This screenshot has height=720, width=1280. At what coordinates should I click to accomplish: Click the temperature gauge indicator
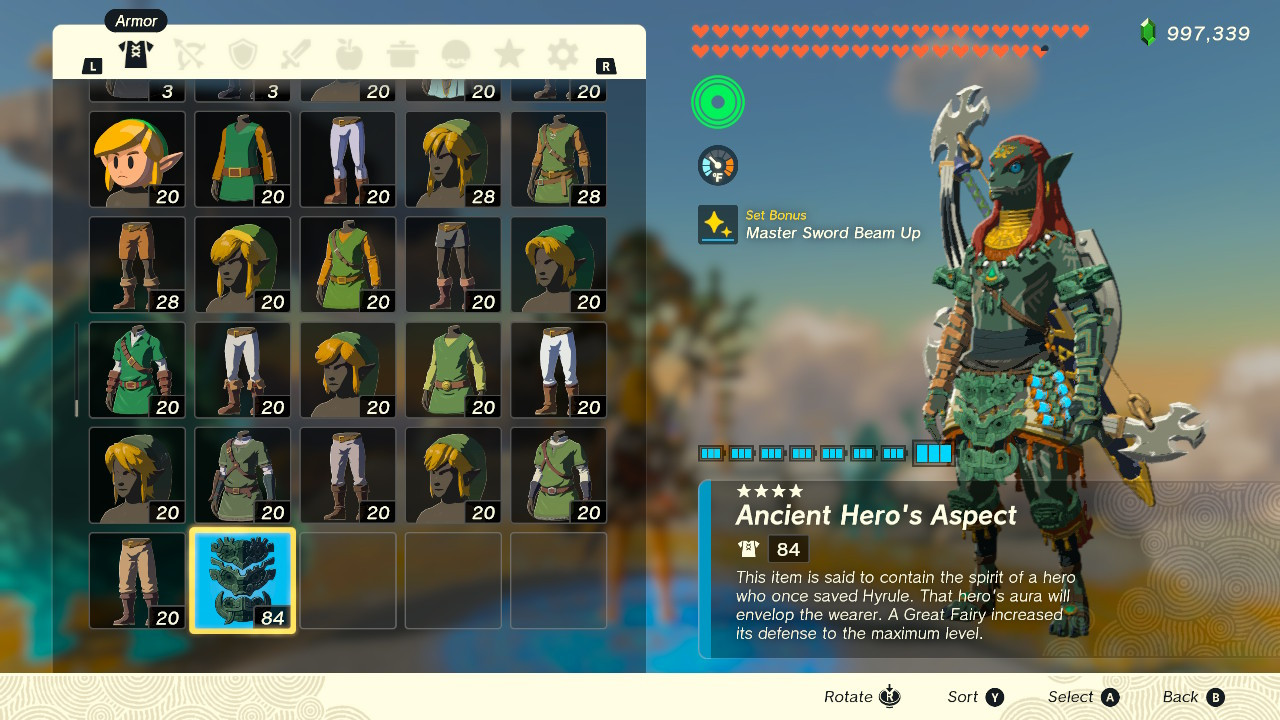[x=716, y=165]
